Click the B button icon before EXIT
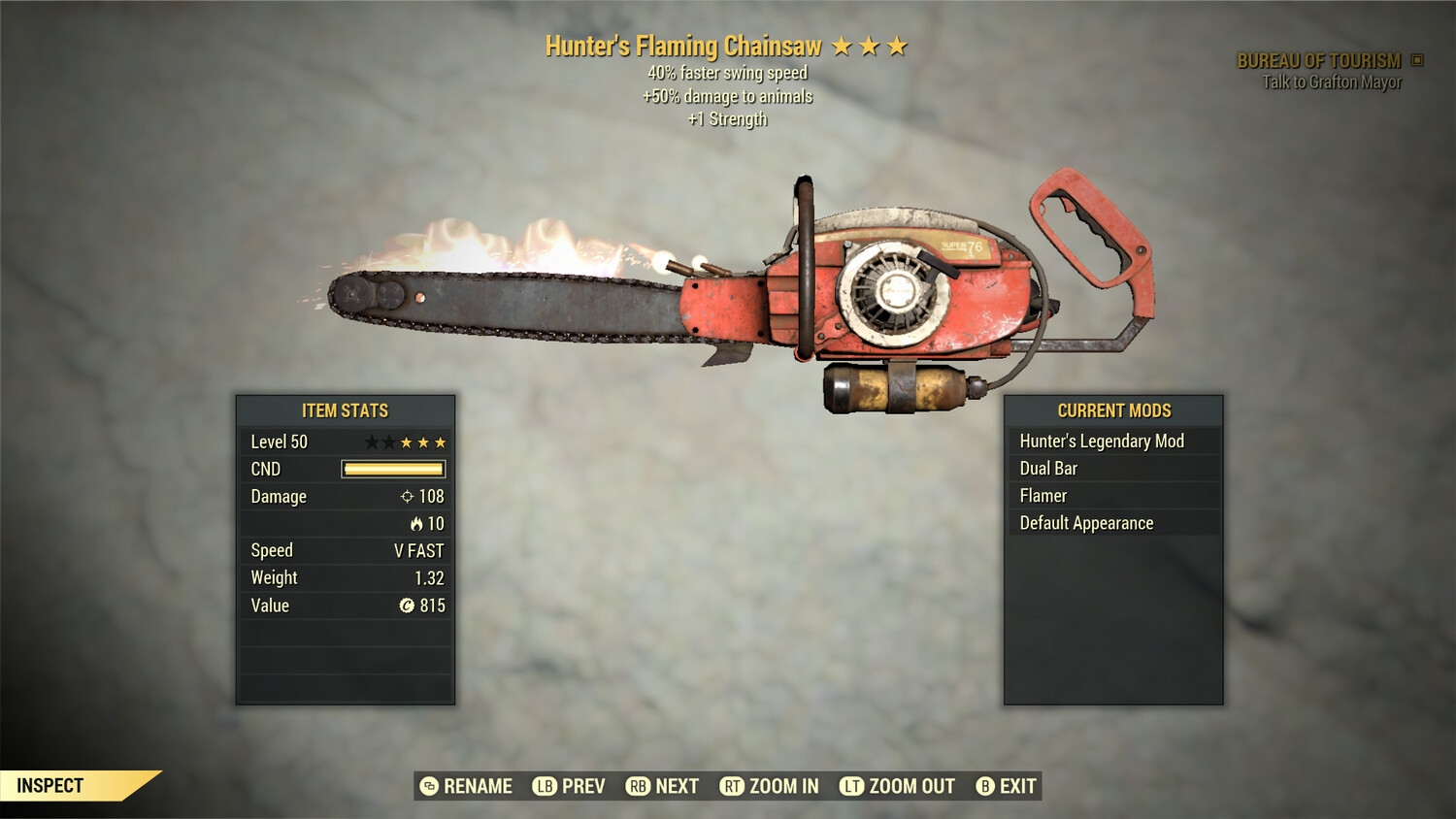This screenshot has width=1456, height=819. click(985, 786)
